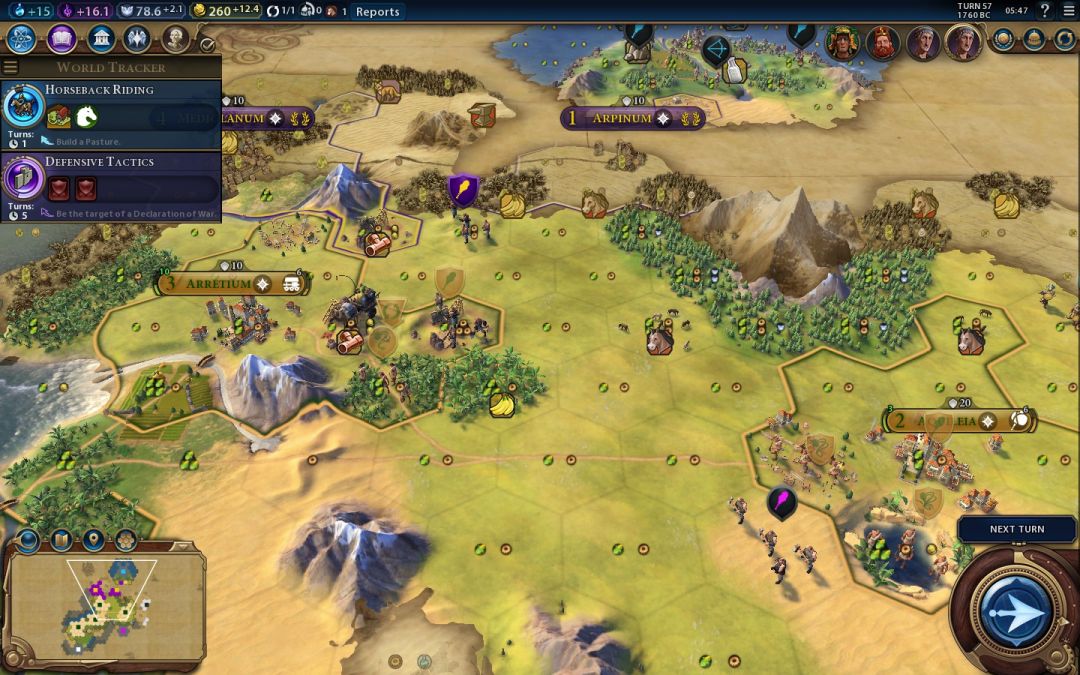This screenshot has width=1080, height=675.
Task: Open the technology tree (atom icon)
Action: pos(22,39)
